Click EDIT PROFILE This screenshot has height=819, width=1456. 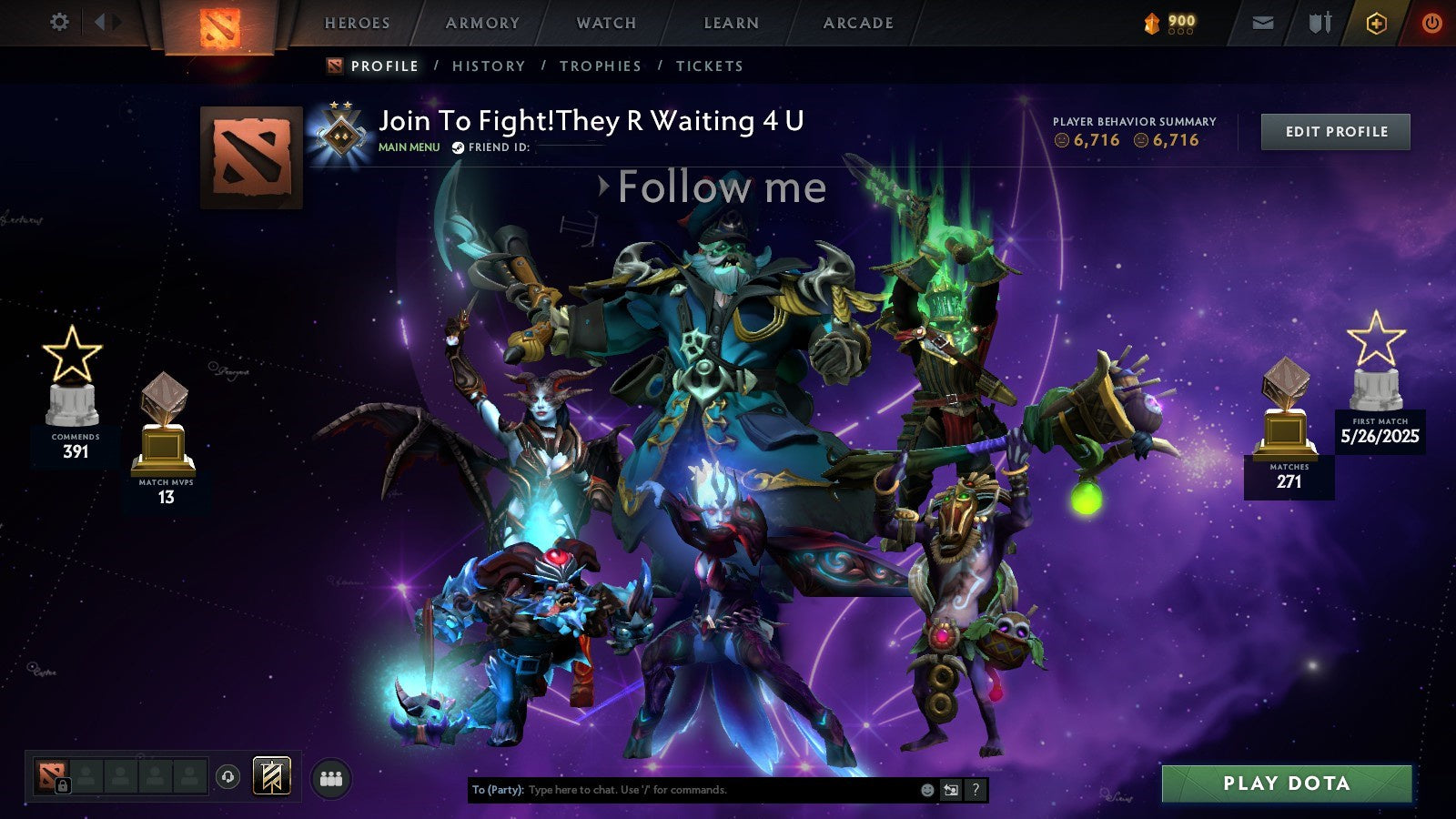tap(1336, 131)
